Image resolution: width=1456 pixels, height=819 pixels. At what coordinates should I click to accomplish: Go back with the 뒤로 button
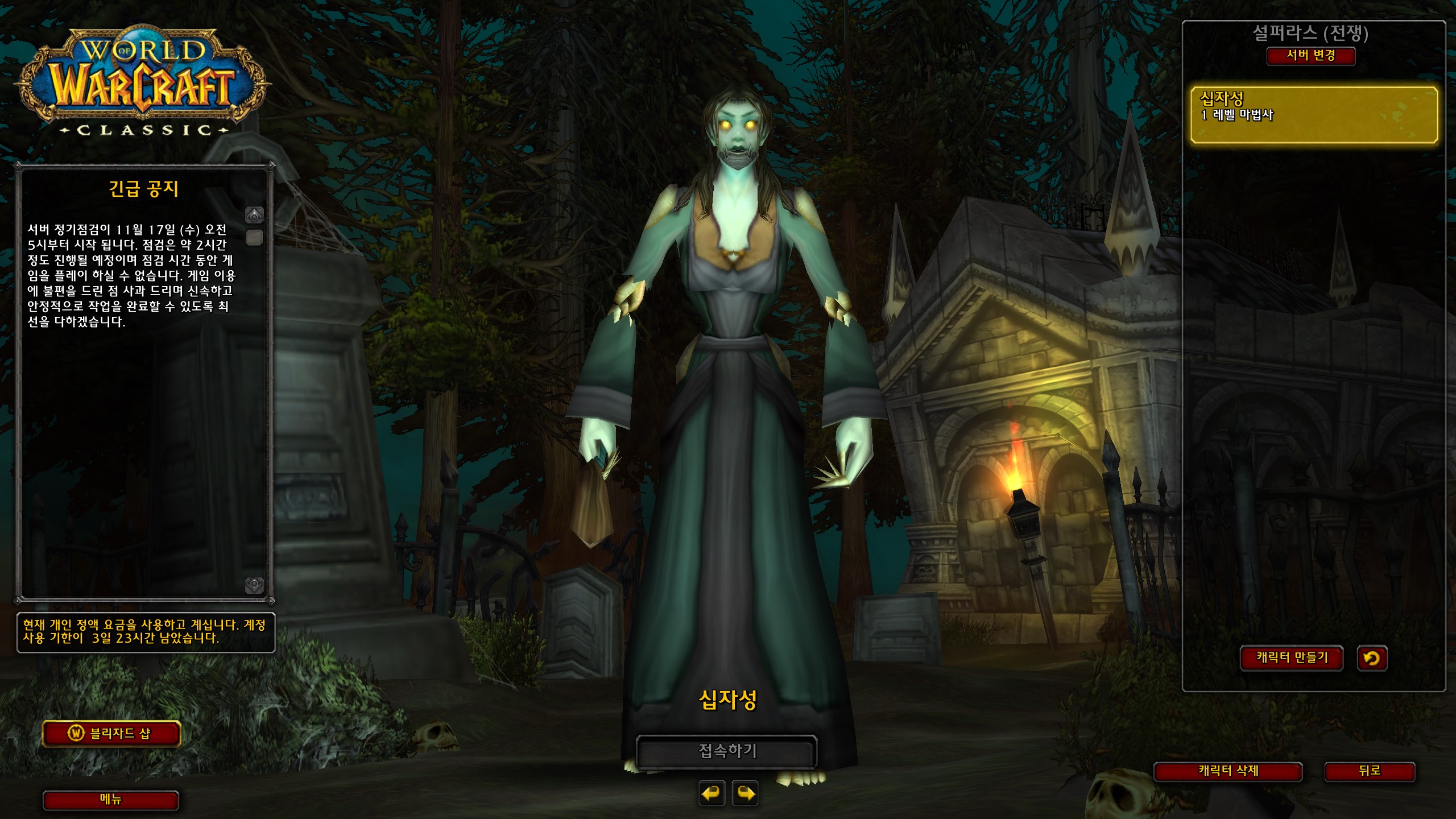(x=1370, y=771)
